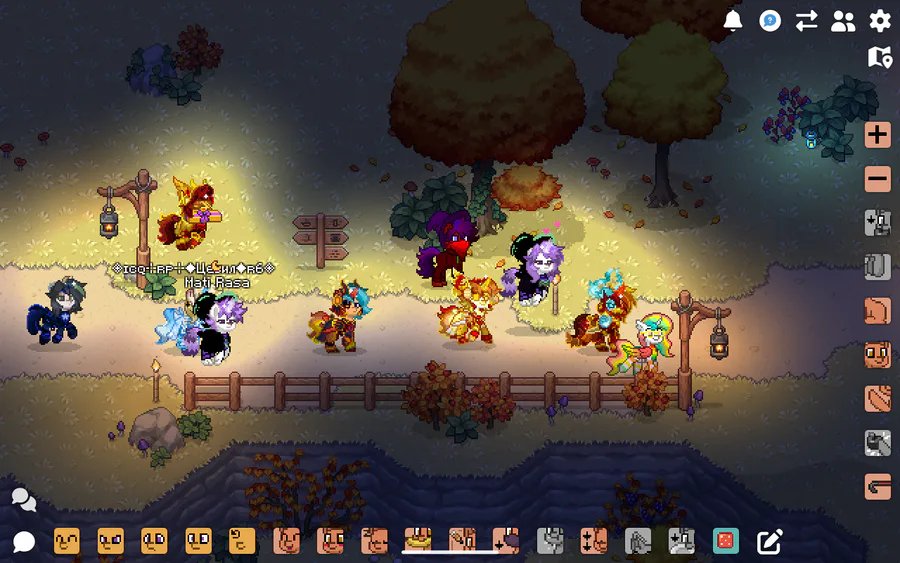The image size is (900, 563).
Task: Open the help chat bubble
Action: pos(770,21)
